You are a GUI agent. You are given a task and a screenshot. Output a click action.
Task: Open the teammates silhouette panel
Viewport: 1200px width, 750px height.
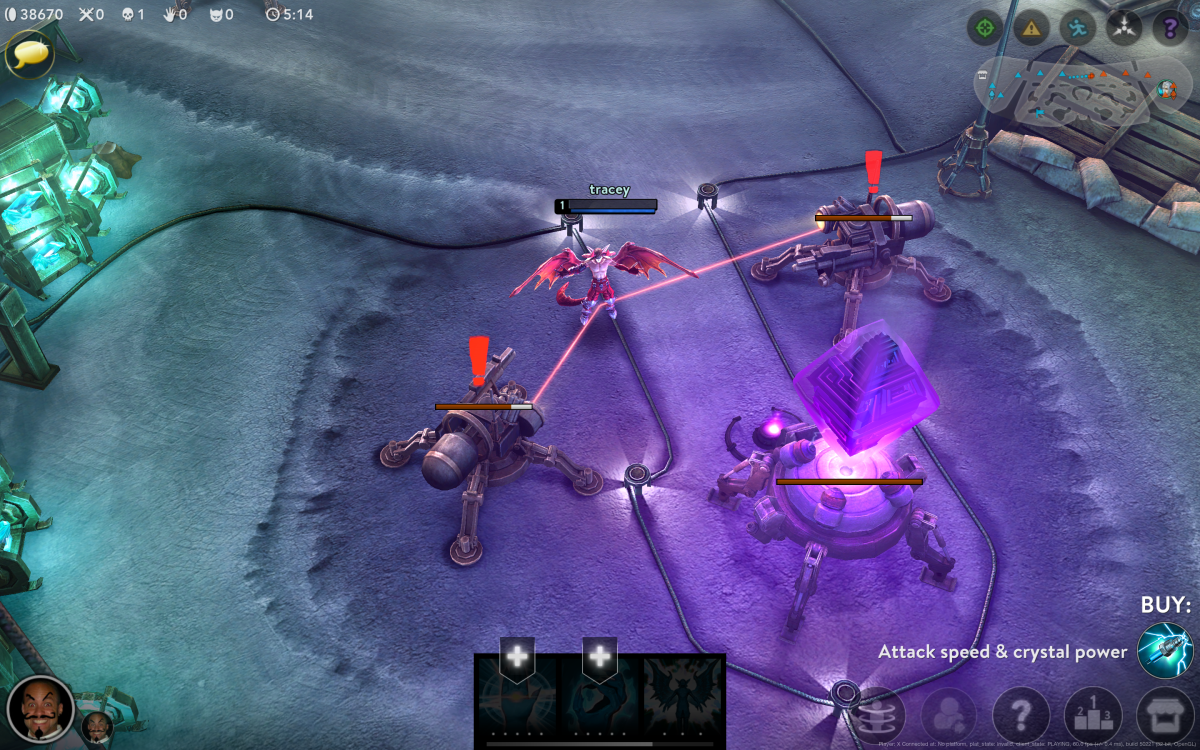pos(947,715)
